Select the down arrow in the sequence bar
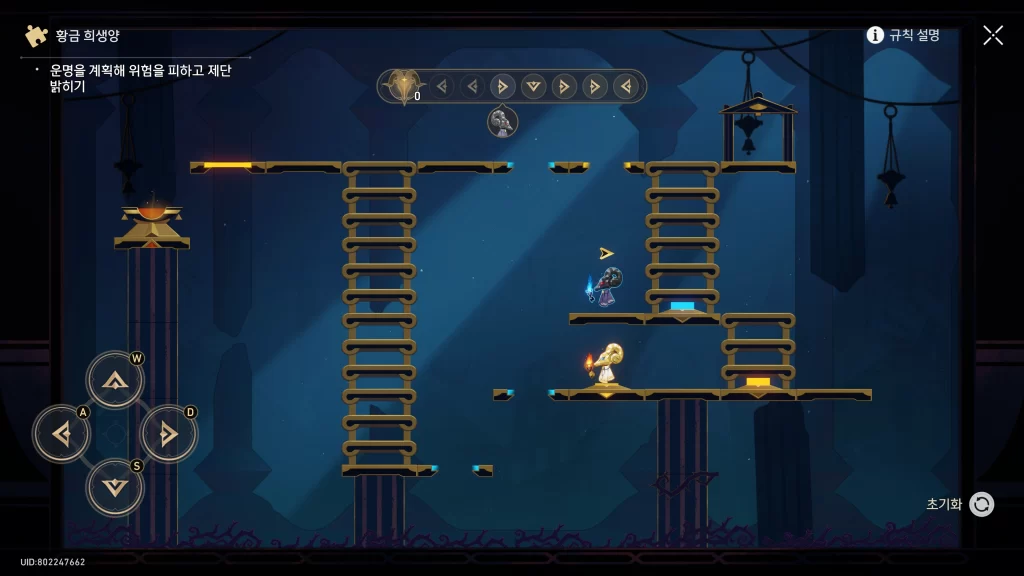 [534, 86]
